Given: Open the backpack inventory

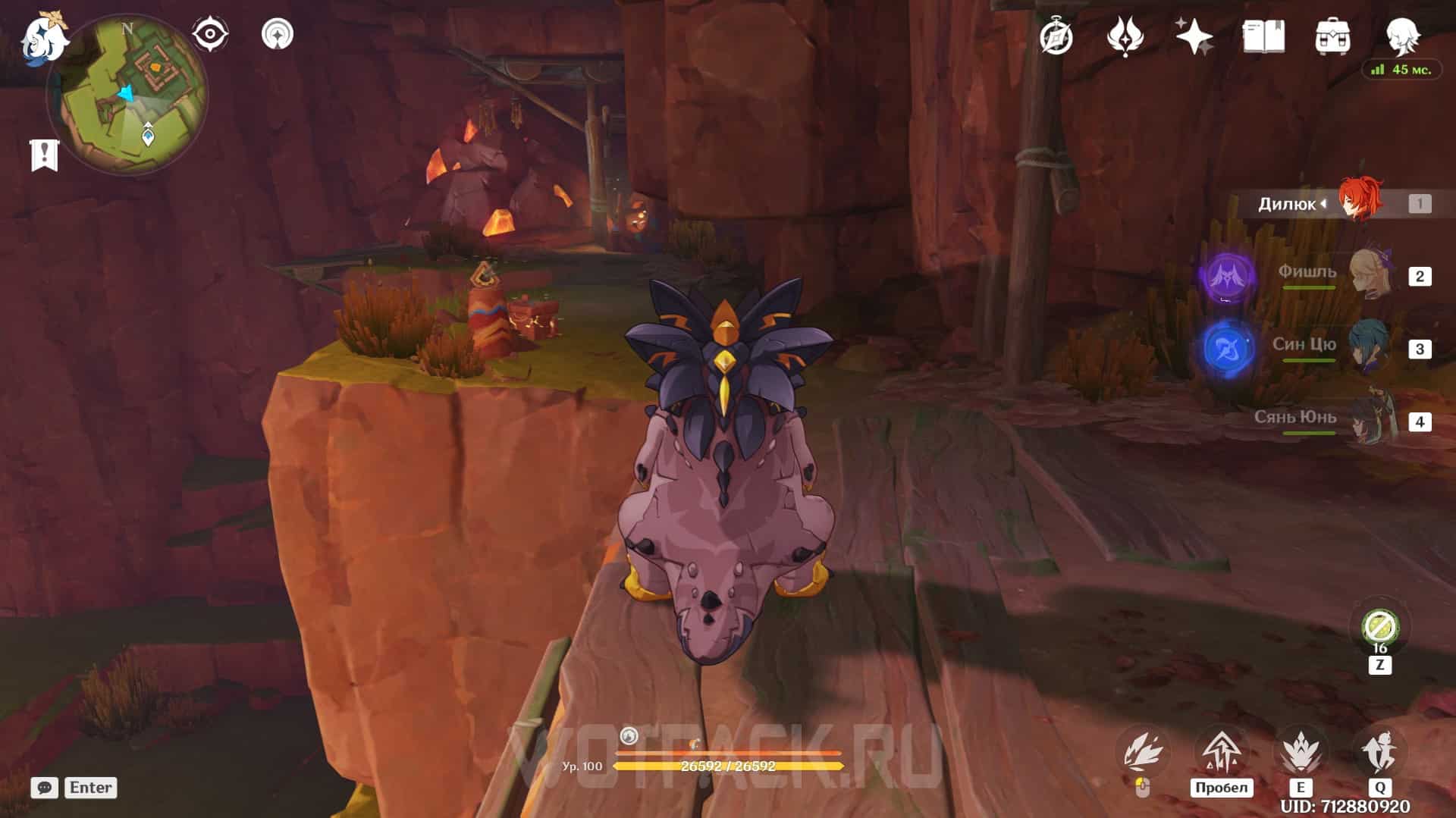Looking at the screenshot, I should [1332, 36].
